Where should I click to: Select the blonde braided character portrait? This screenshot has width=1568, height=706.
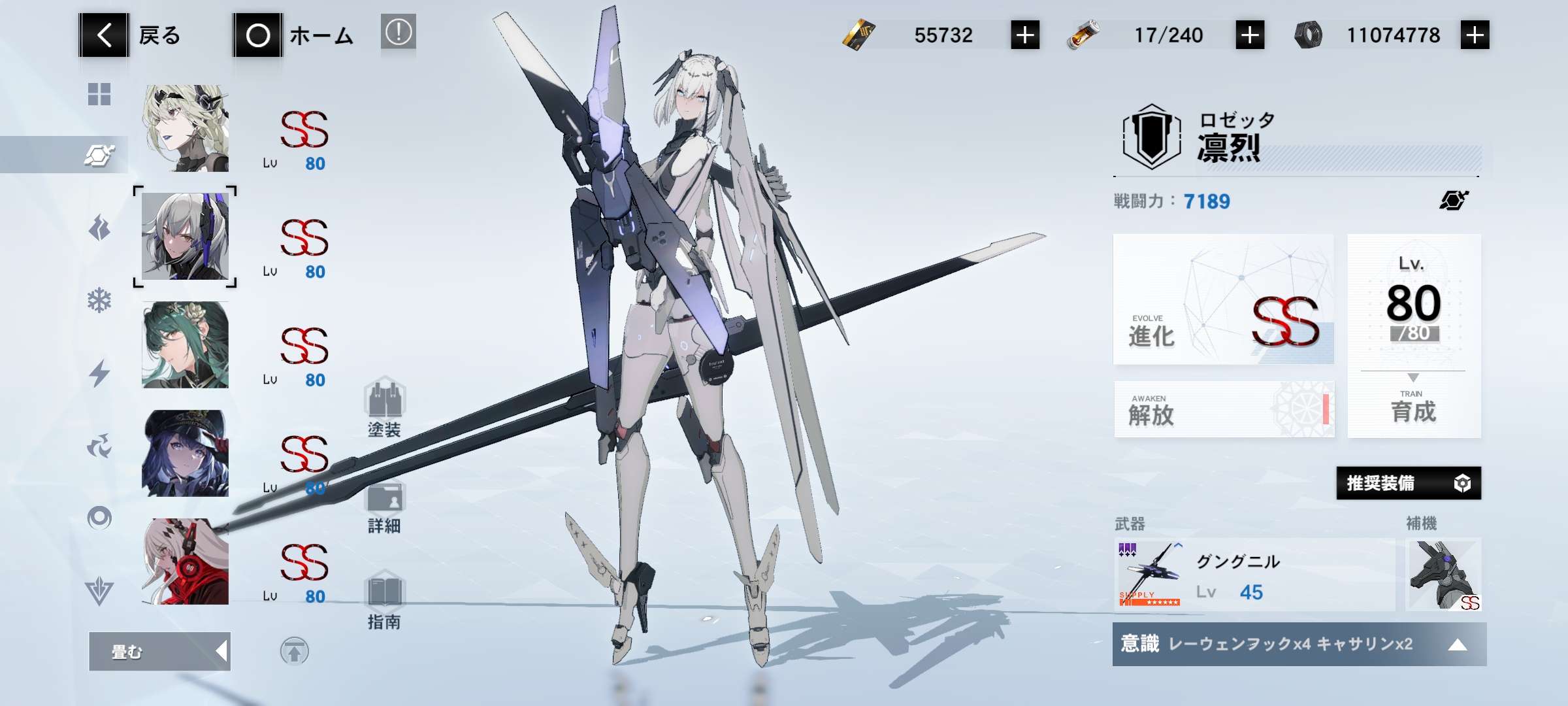tap(186, 128)
